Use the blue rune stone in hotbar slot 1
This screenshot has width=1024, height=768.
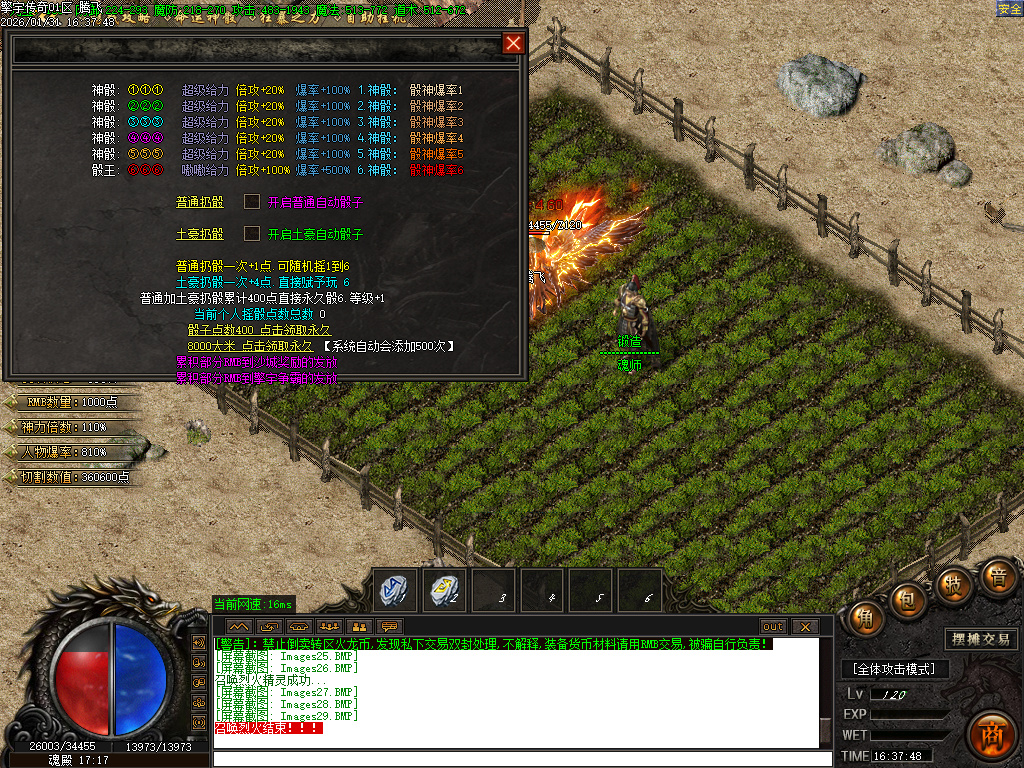(x=394, y=590)
